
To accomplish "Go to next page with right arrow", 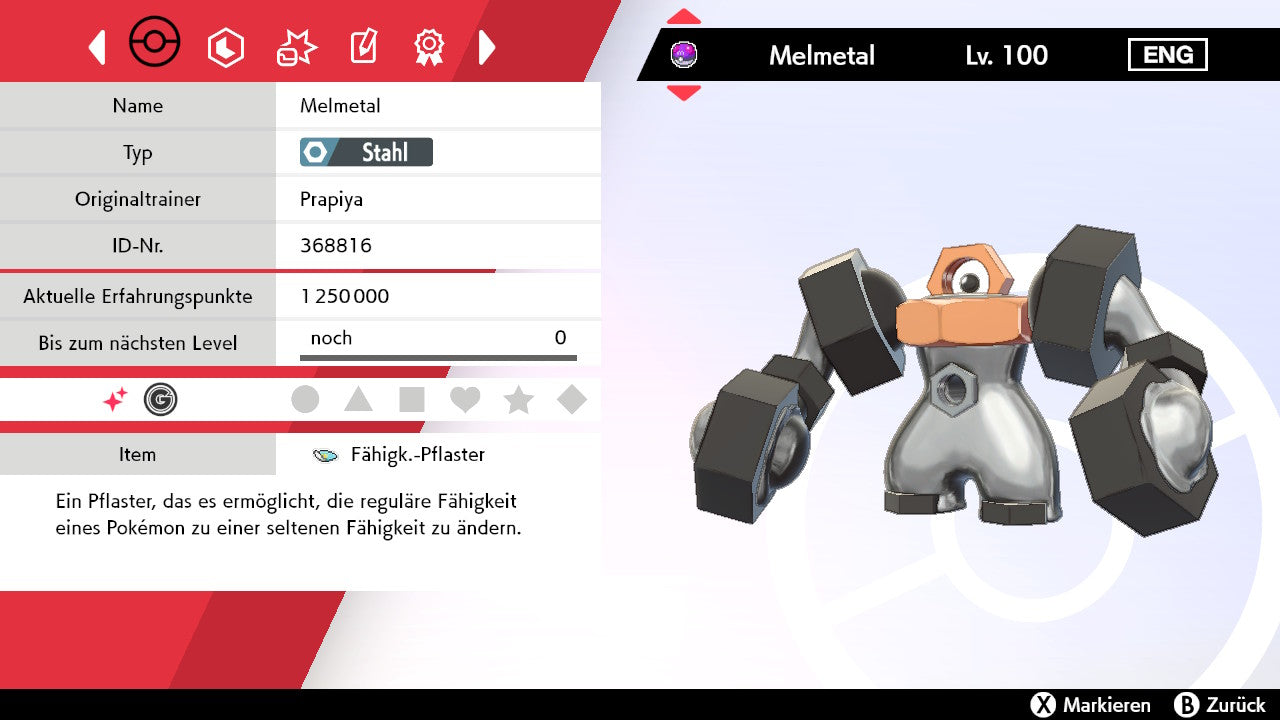I will 487,47.
